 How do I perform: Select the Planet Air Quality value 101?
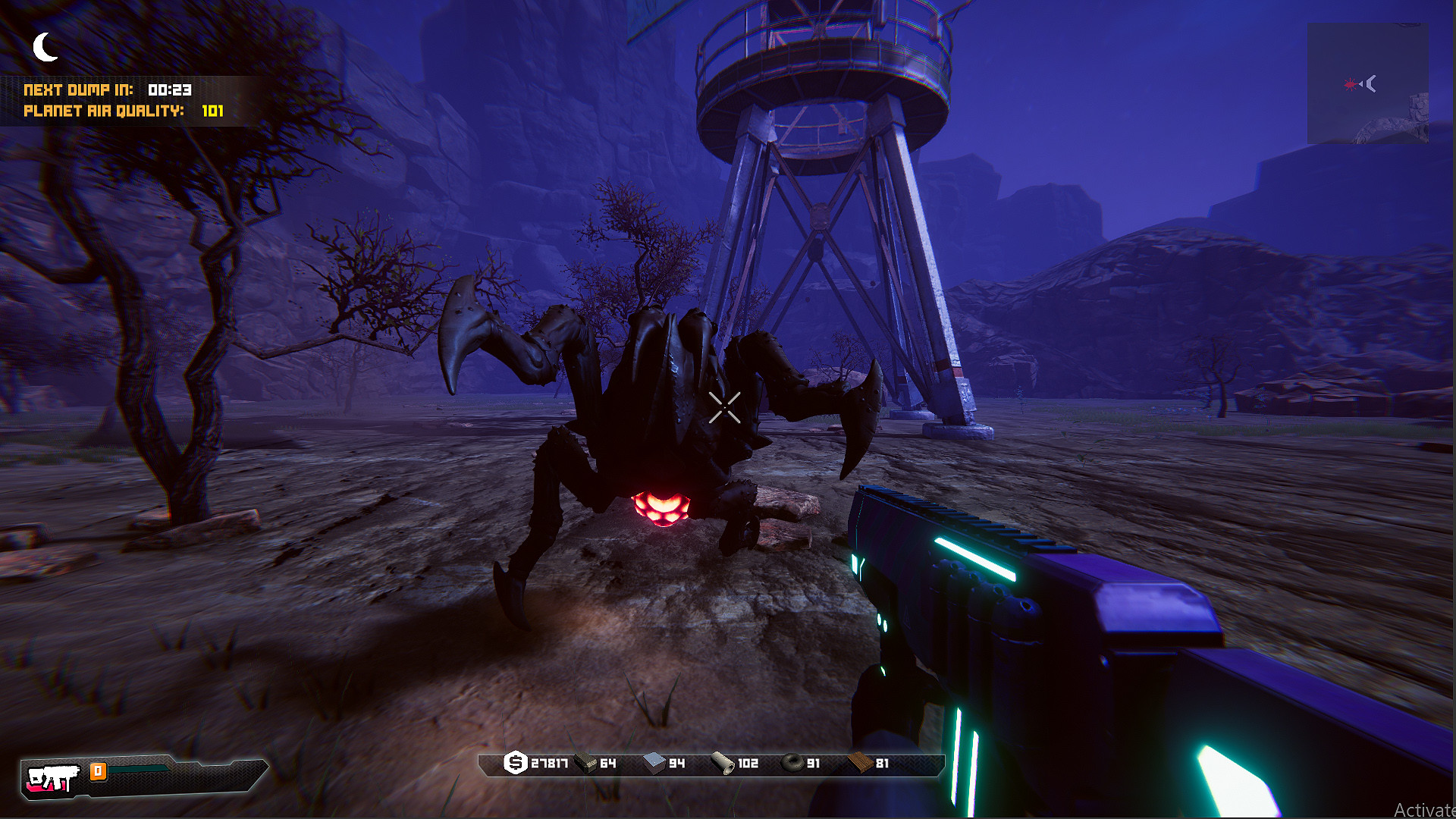click(213, 111)
